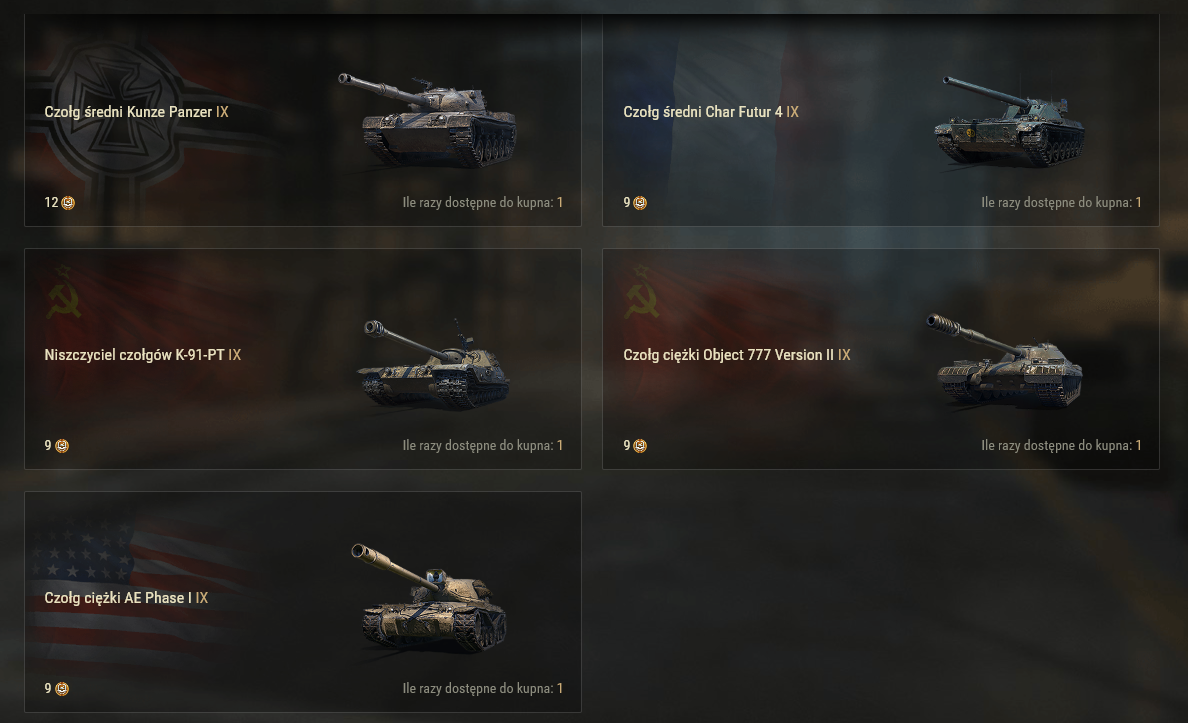Choose the K-91-PT tank destroyer card
Screen dimensions: 1188x723
coord(302,358)
